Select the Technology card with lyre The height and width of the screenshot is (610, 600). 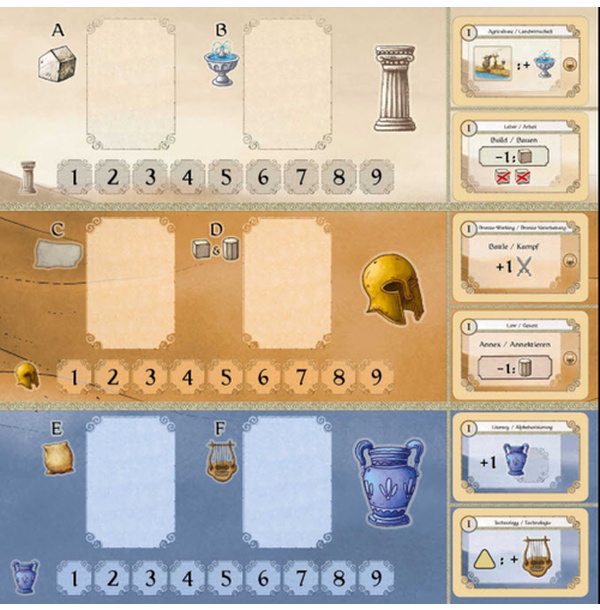tap(522, 555)
